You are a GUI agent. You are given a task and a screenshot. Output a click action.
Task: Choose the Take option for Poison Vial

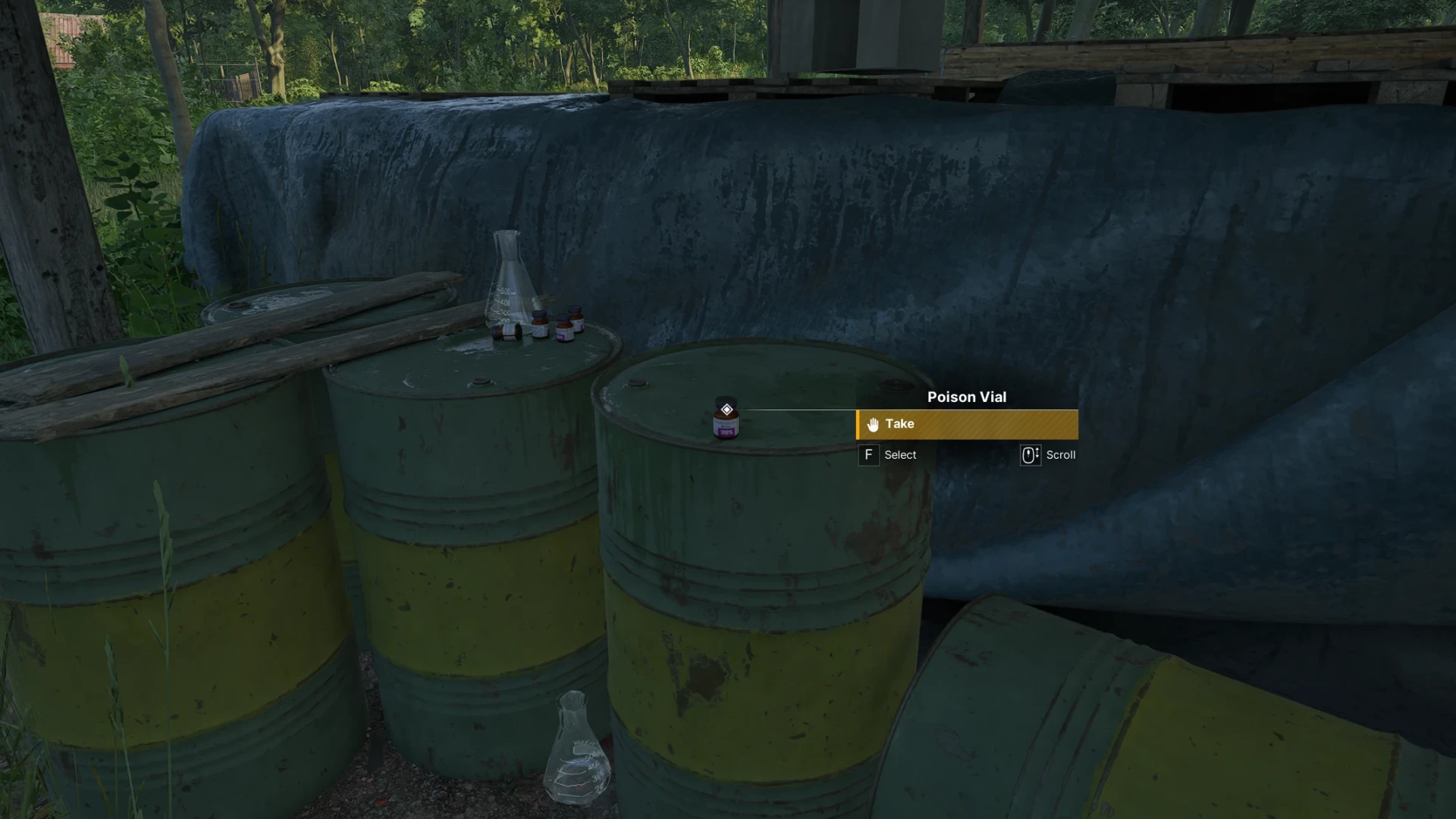click(x=967, y=425)
